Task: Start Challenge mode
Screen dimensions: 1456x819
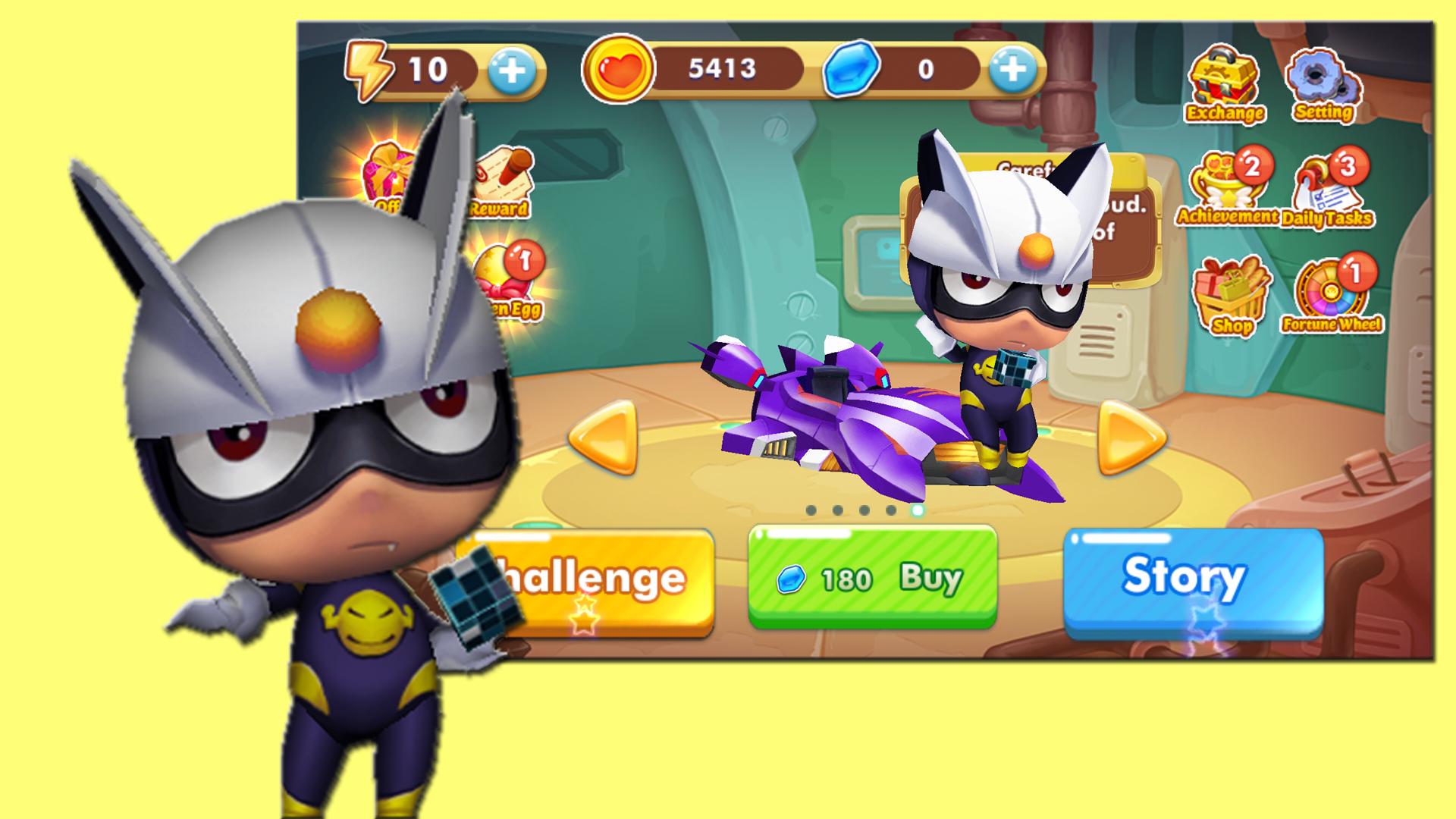Action: 599,579
